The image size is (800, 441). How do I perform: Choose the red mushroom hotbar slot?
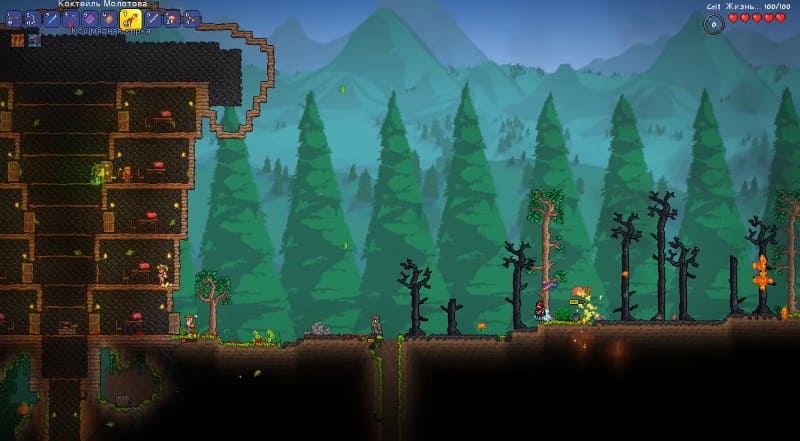point(172,19)
